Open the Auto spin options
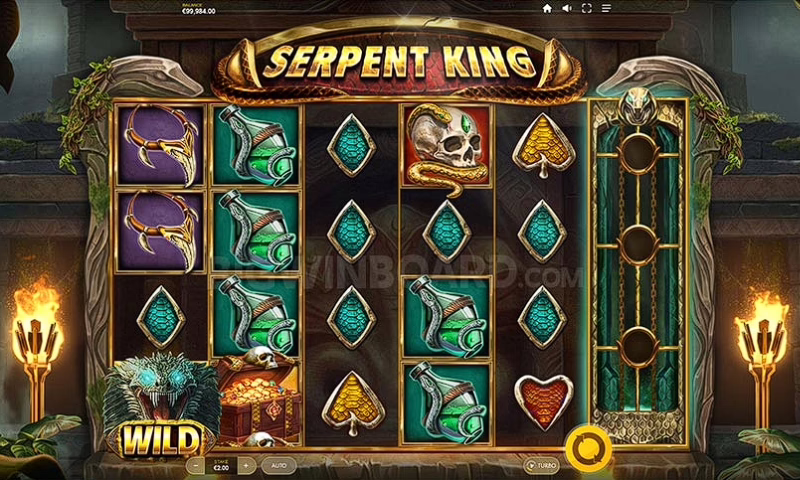 coord(278,466)
